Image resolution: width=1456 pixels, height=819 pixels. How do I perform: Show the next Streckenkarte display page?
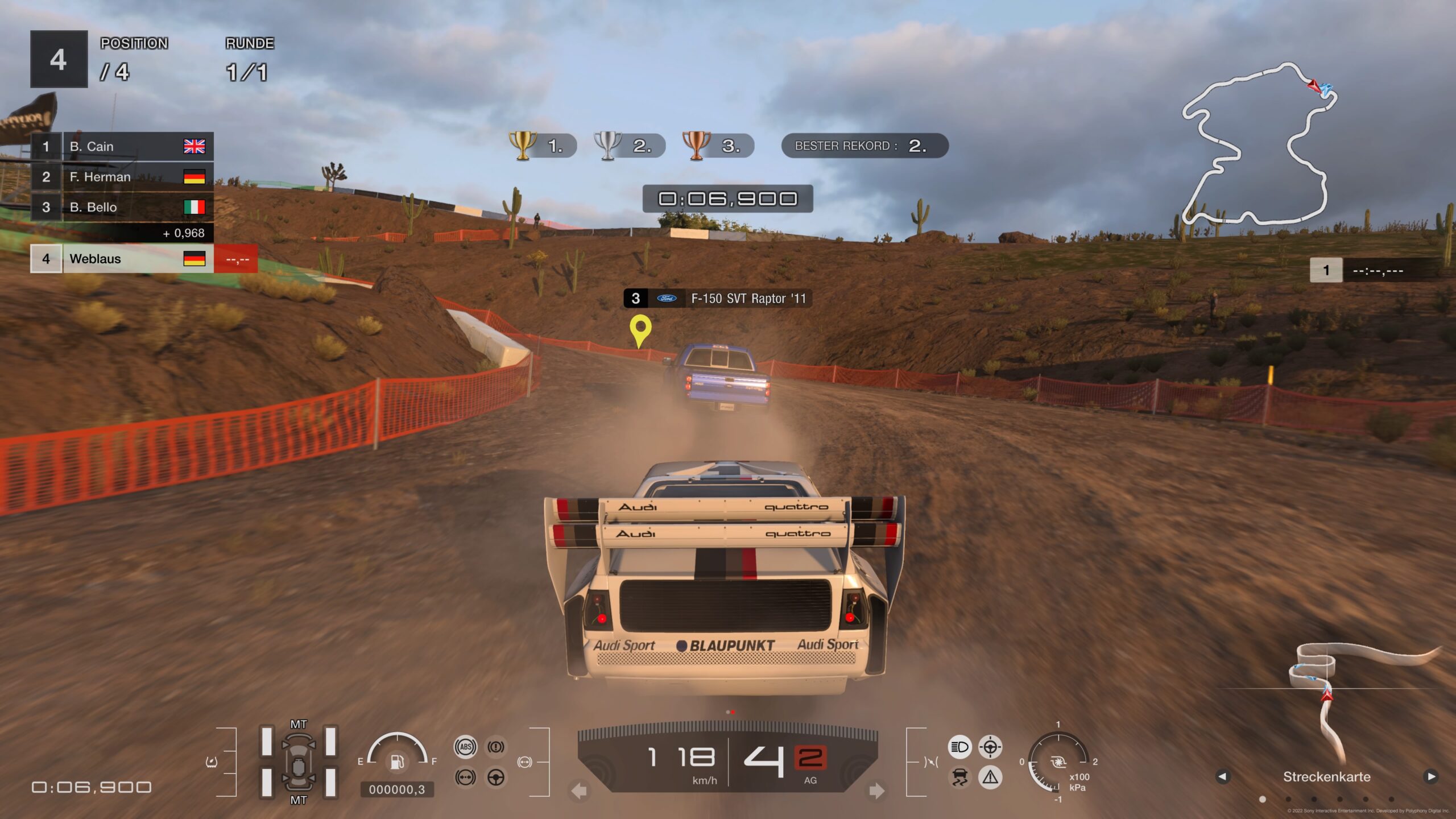coord(1431,776)
